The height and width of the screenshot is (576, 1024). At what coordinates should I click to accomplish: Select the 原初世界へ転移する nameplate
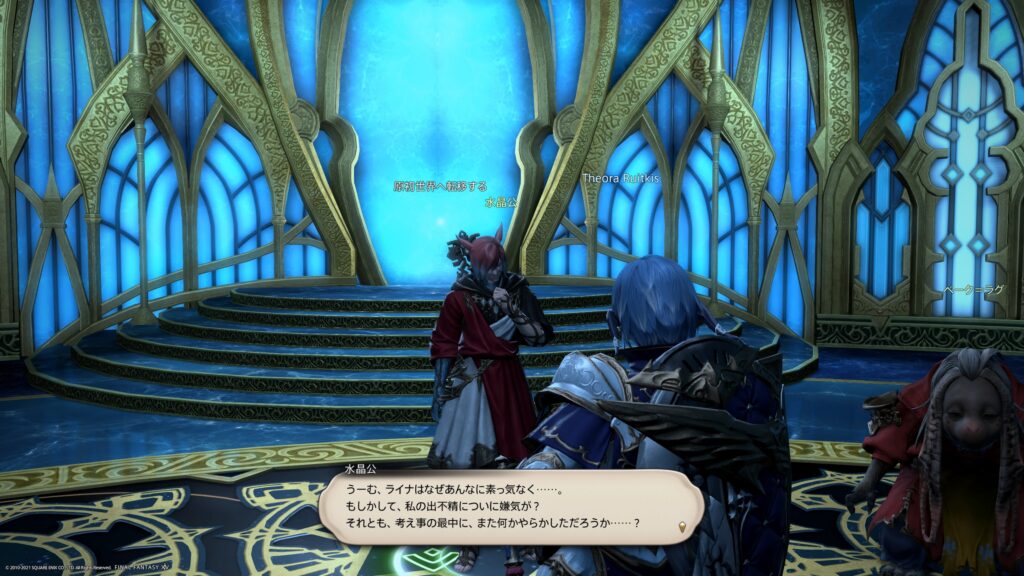[x=440, y=186]
